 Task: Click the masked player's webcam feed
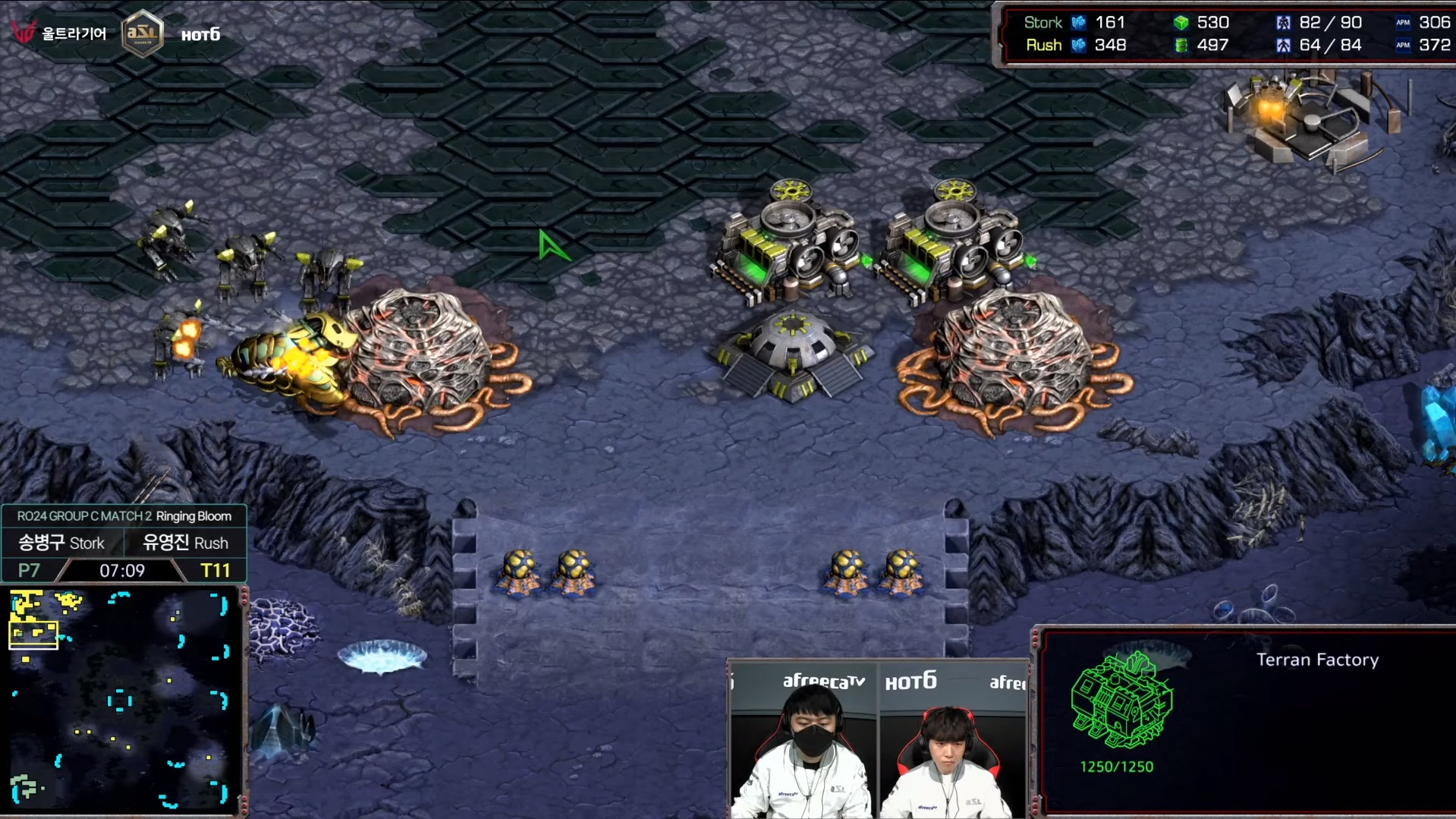803,741
